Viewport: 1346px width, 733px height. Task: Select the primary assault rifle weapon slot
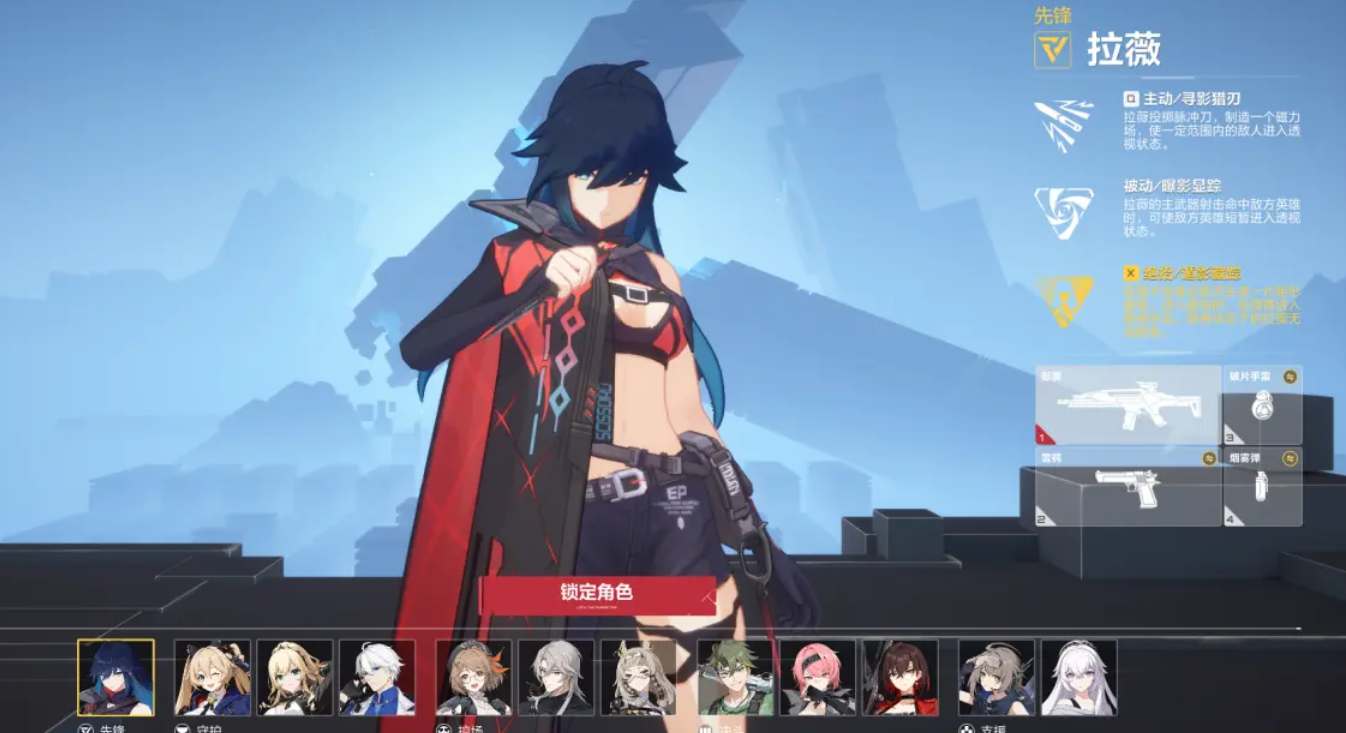[x=1127, y=405]
